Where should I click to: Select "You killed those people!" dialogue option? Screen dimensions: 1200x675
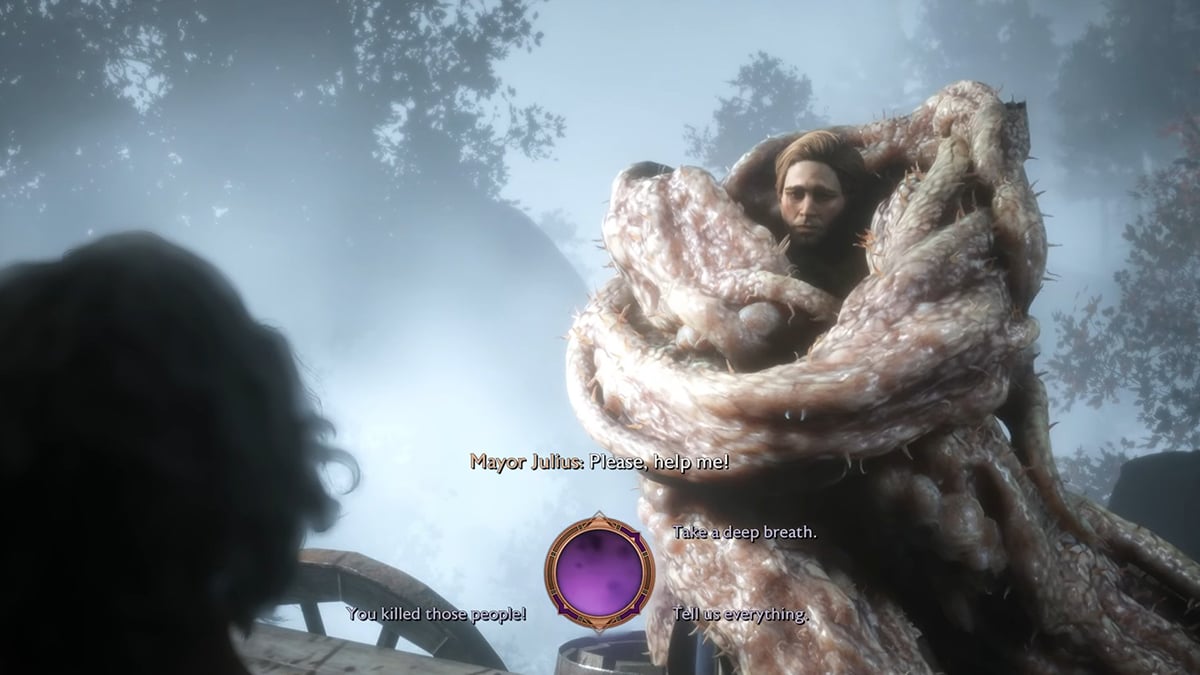pos(436,613)
